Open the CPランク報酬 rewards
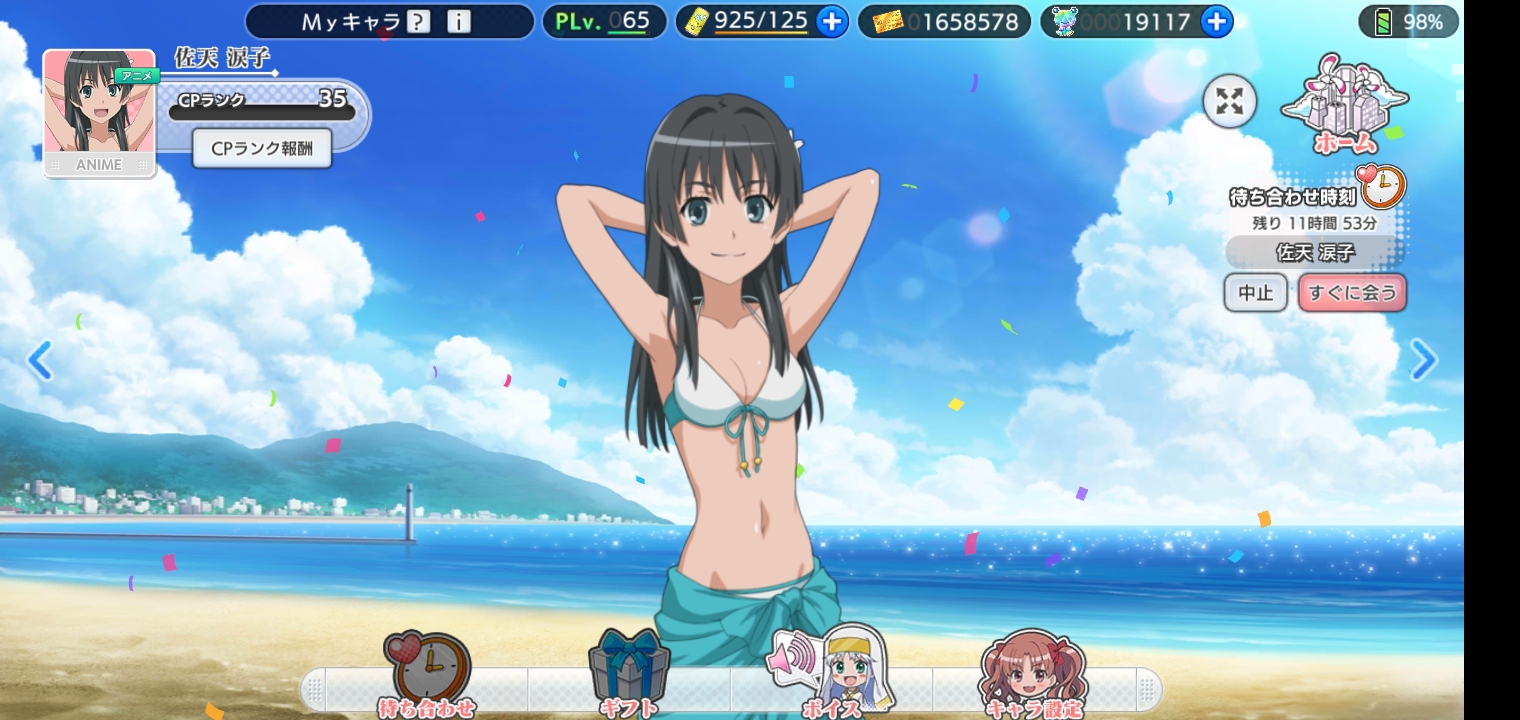1520x720 pixels. [x=262, y=149]
